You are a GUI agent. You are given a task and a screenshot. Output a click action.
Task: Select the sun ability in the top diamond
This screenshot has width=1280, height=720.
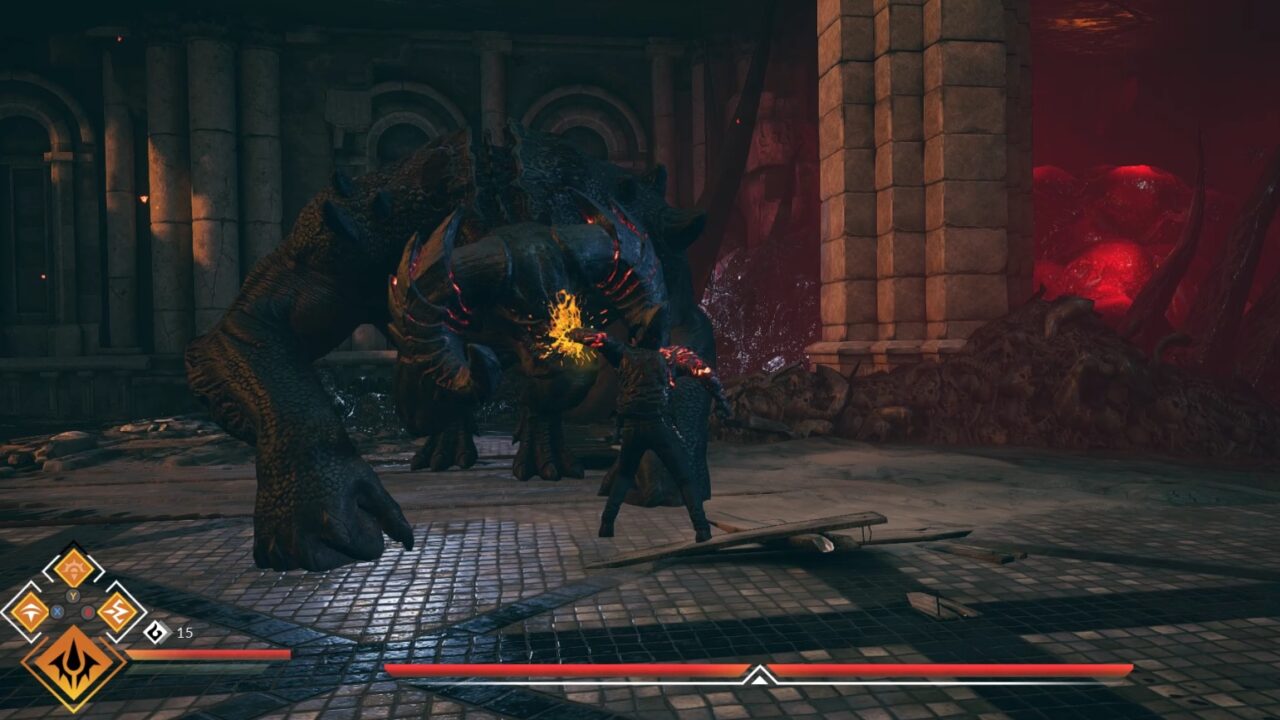coord(73,566)
